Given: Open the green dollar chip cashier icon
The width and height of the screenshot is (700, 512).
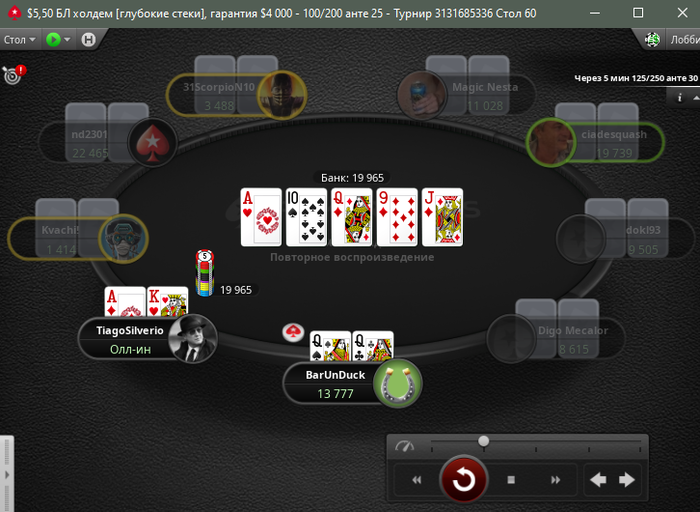Looking at the screenshot, I should (653, 40).
